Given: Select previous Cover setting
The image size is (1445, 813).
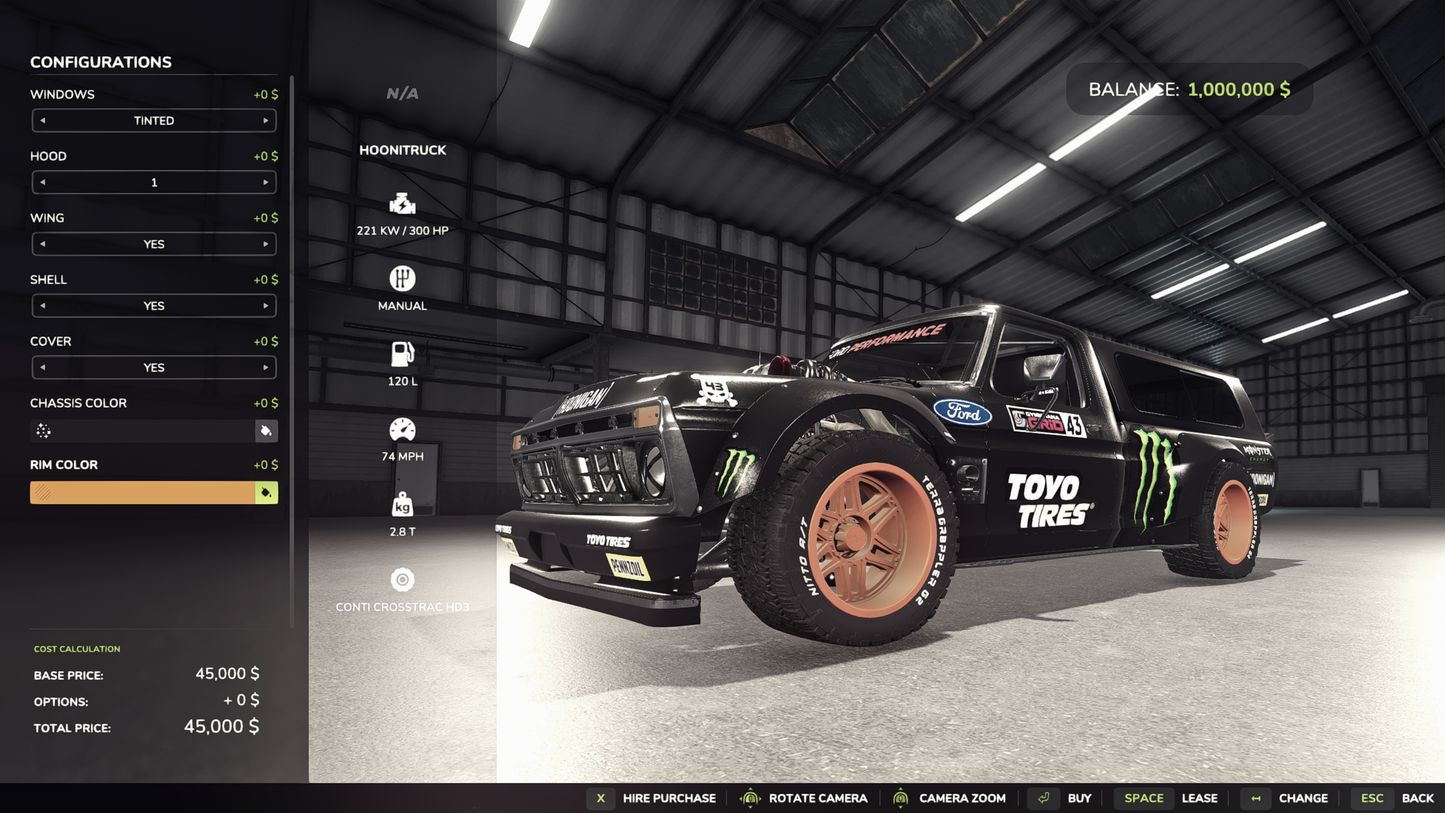Looking at the screenshot, I should (x=43, y=368).
